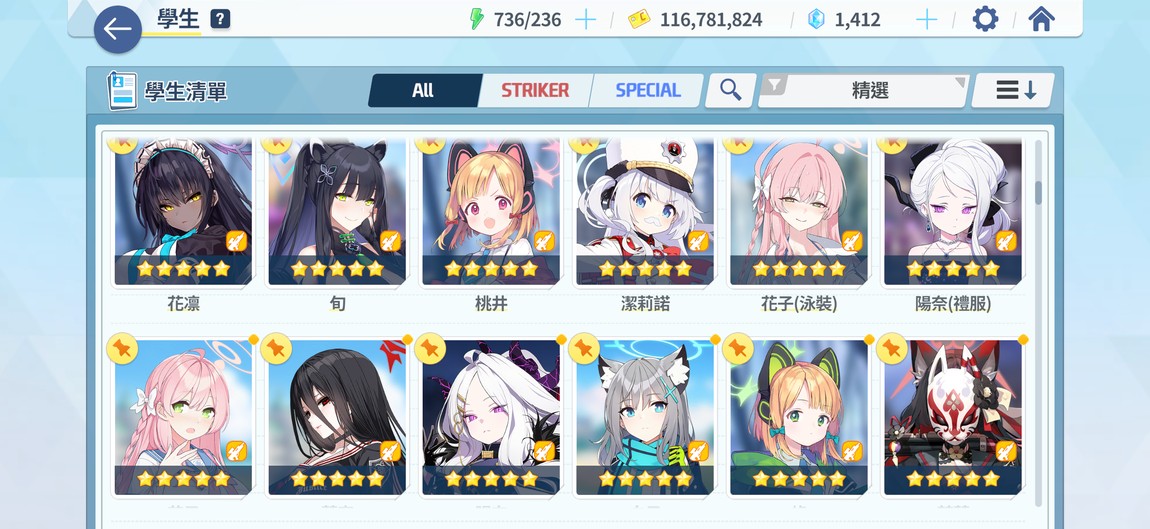Switch to the SPECIAL tab
The image size is (1150, 529).
click(647, 90)
